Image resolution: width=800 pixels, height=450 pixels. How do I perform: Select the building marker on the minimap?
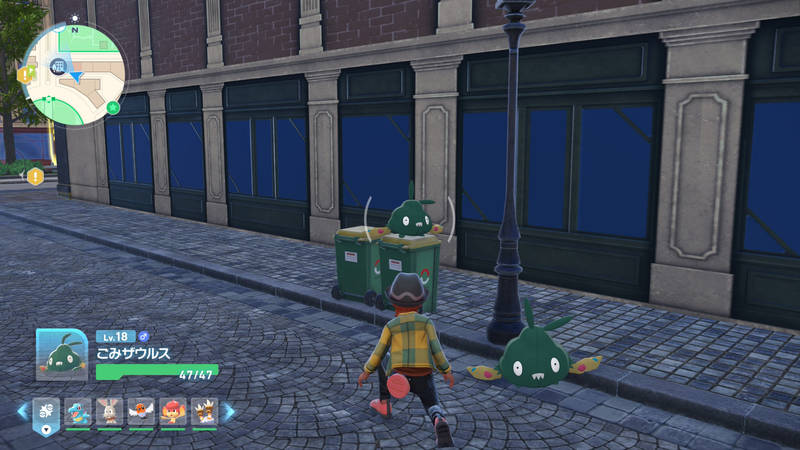[x=58, y=66]
